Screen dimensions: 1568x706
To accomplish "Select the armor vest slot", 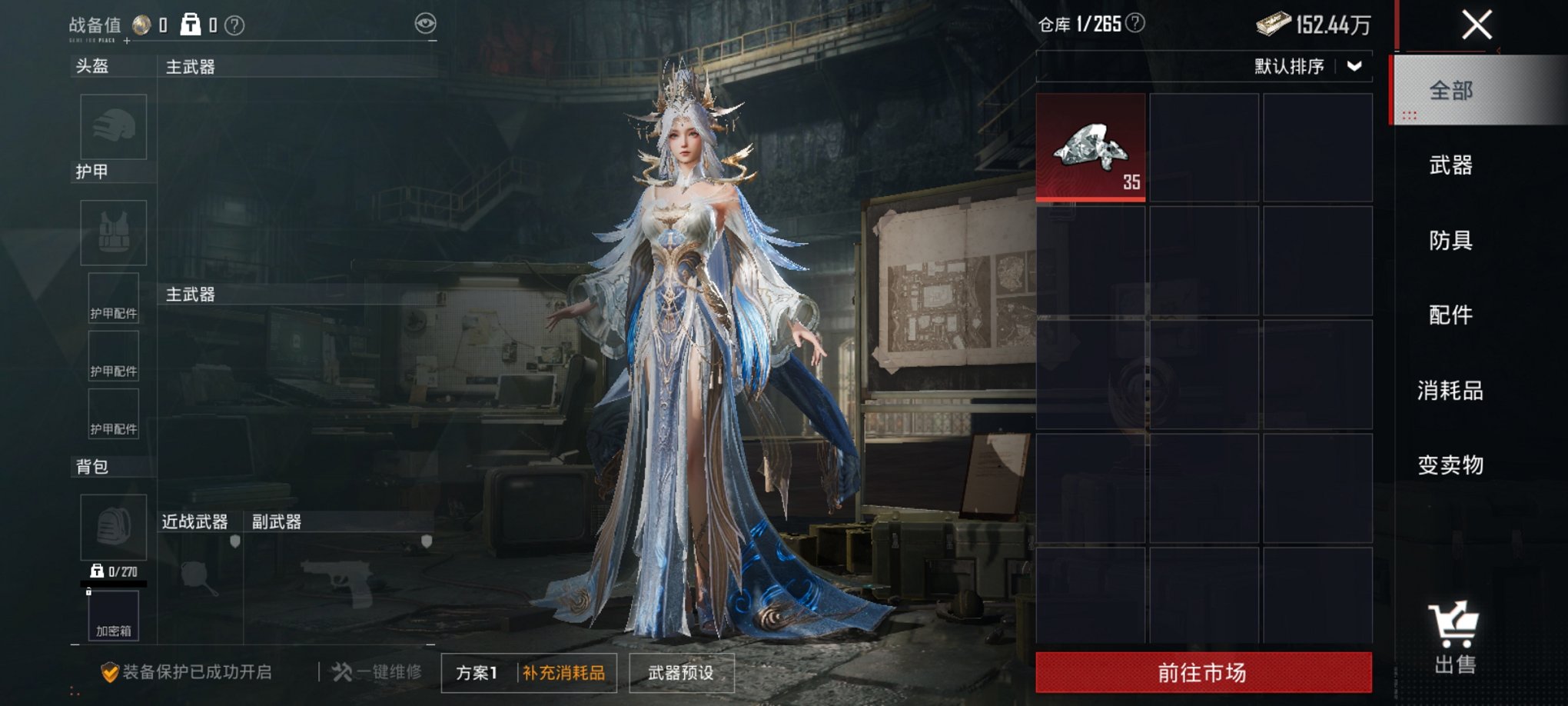I will (x=113, y=232).
